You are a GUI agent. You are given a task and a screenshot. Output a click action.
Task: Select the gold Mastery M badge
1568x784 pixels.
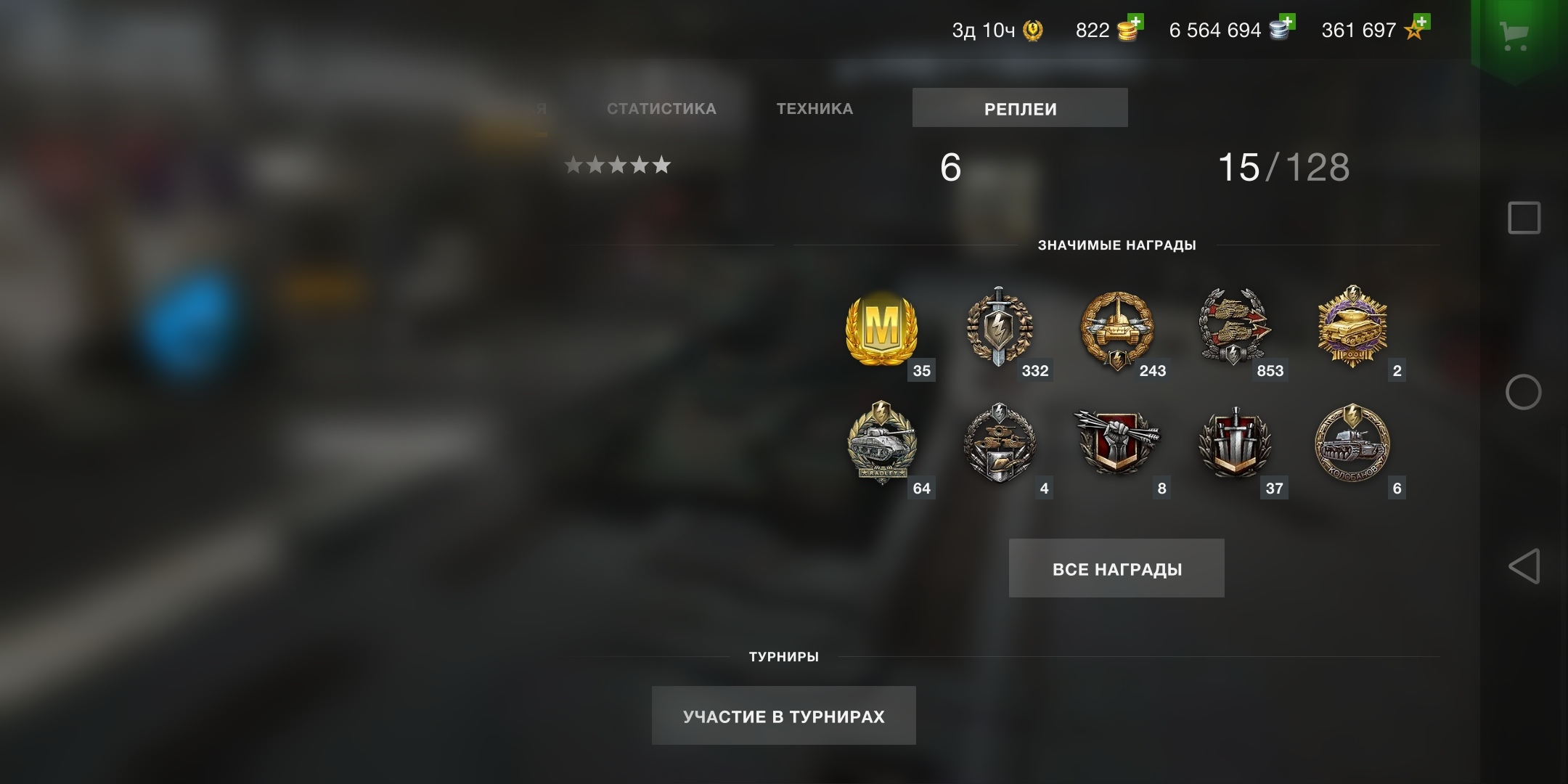[x=882, y=329]
